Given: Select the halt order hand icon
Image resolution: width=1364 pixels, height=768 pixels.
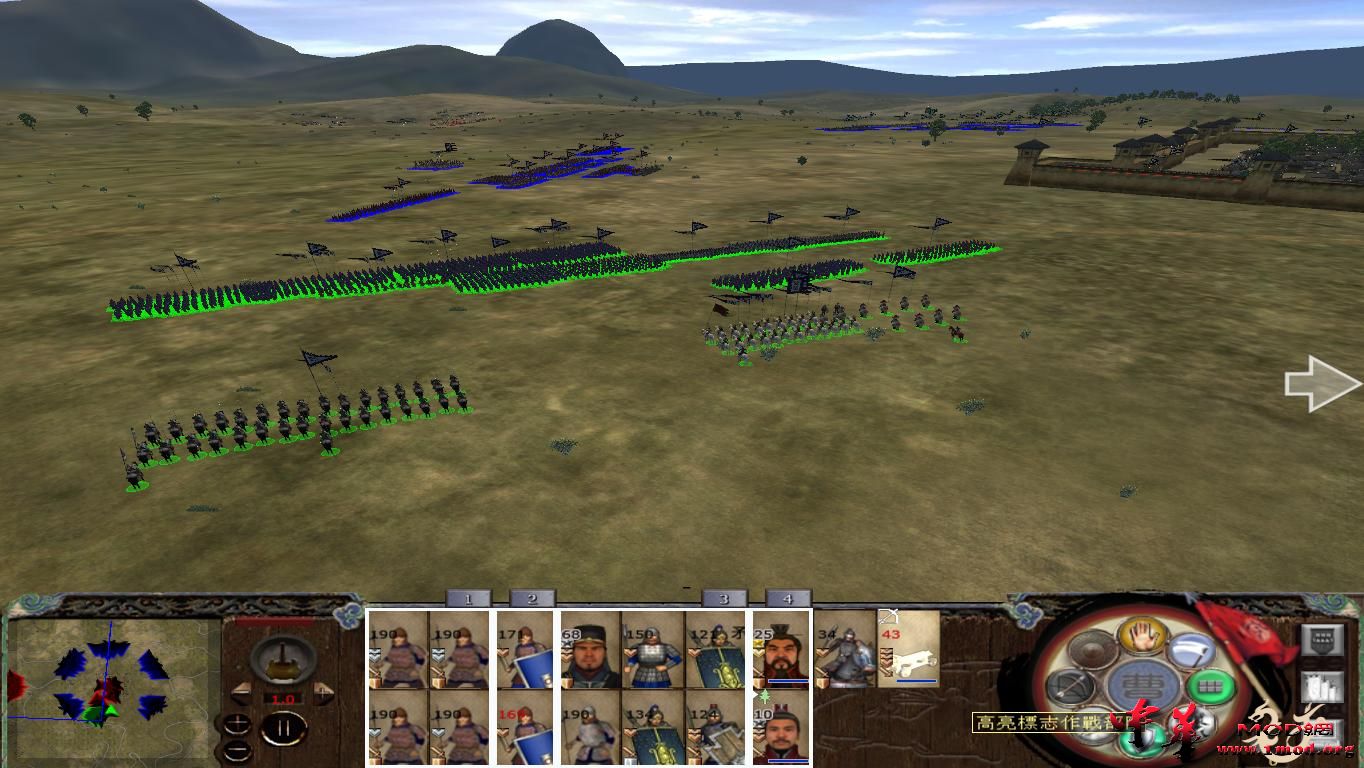Looking at the screenshot, I should click(x=1139, y=637).
